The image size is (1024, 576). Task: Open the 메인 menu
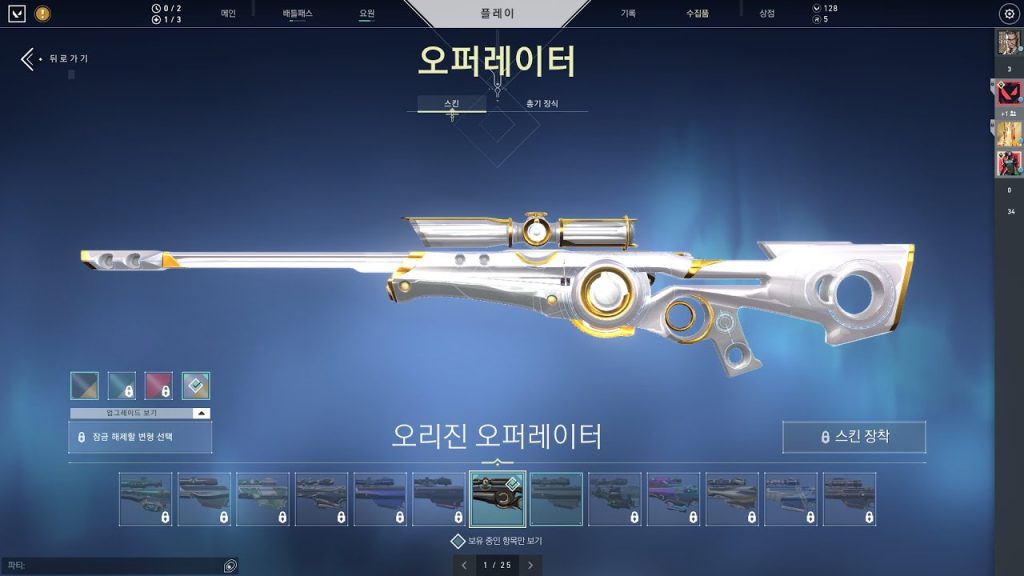click(x=228, y=13)
